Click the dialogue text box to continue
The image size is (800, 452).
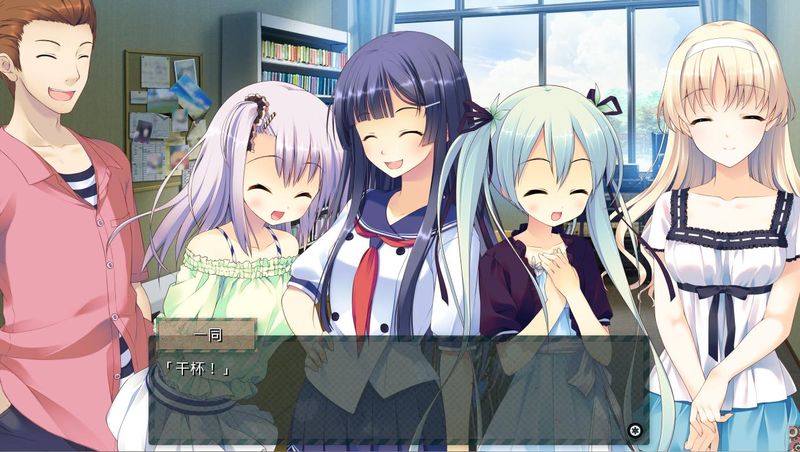pyautogui.click(x=400, y=392)
